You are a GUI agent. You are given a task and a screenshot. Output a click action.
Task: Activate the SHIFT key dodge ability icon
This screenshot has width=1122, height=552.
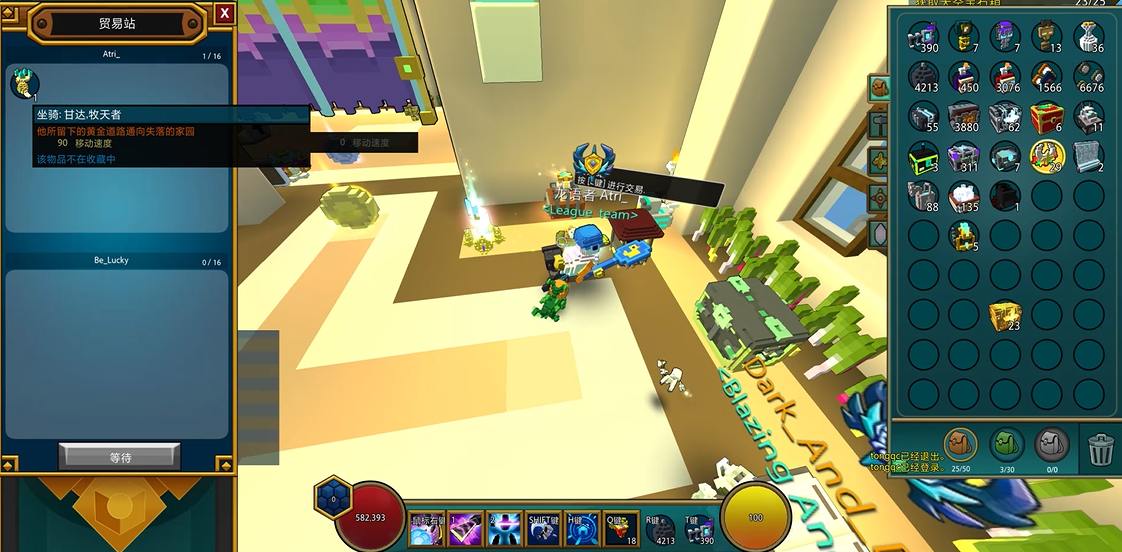coord(544,529)
